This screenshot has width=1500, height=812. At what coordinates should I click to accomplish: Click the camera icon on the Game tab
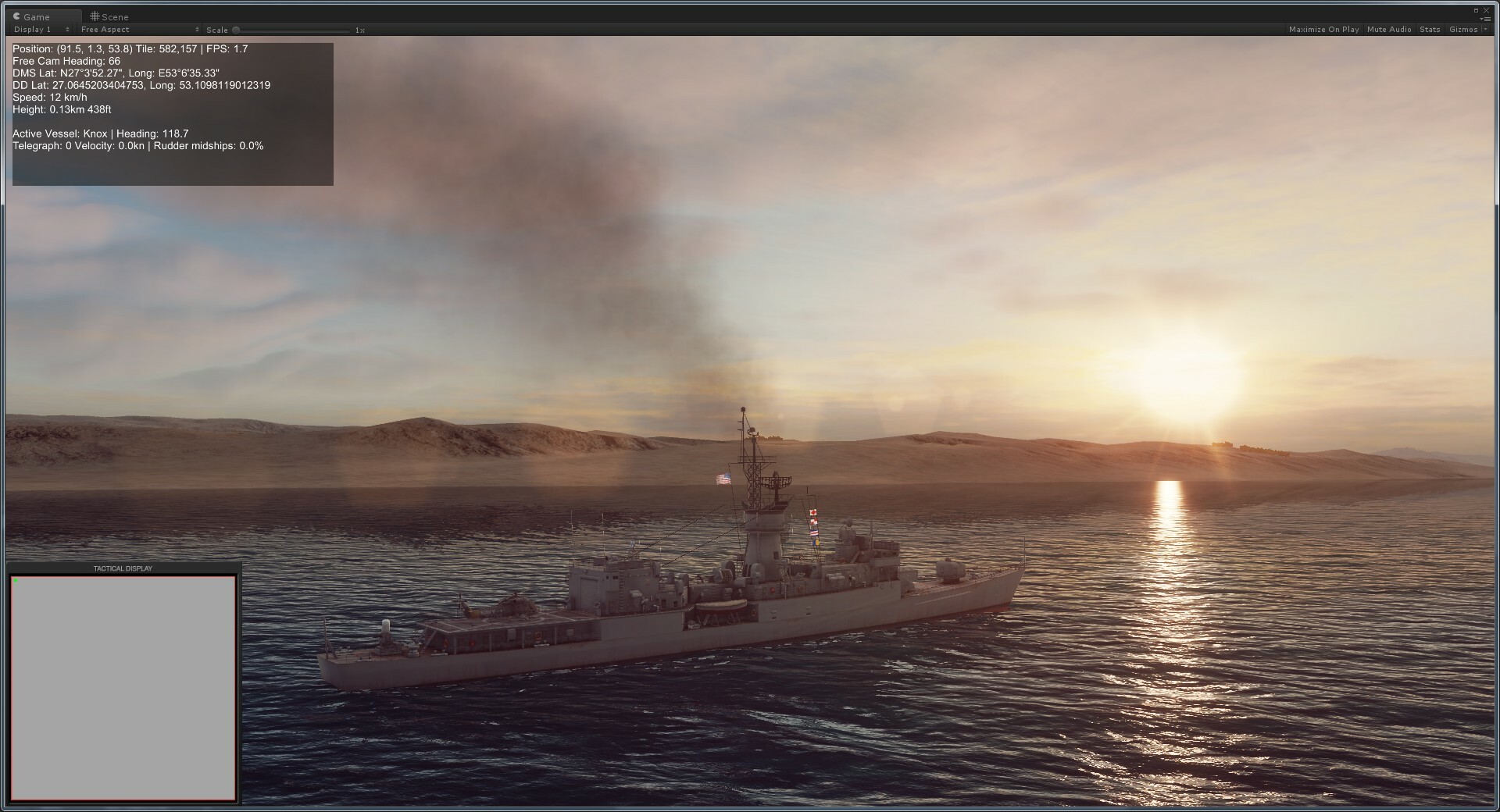coord(17,16)
